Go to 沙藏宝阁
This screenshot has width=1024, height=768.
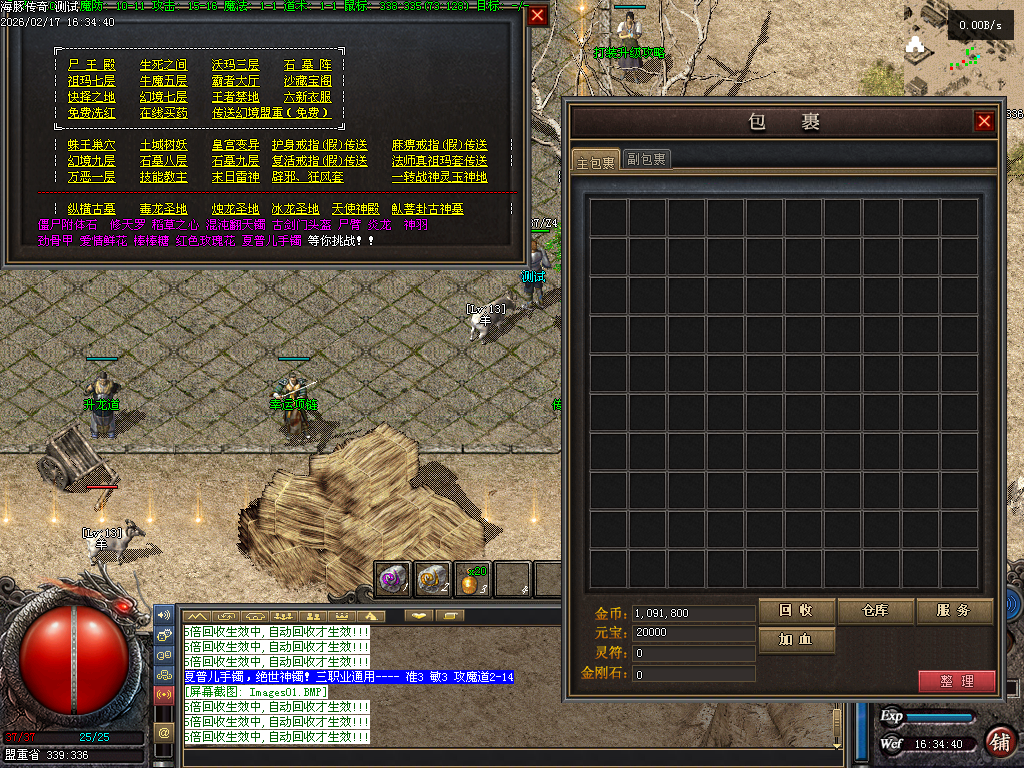tap(307, 81)
